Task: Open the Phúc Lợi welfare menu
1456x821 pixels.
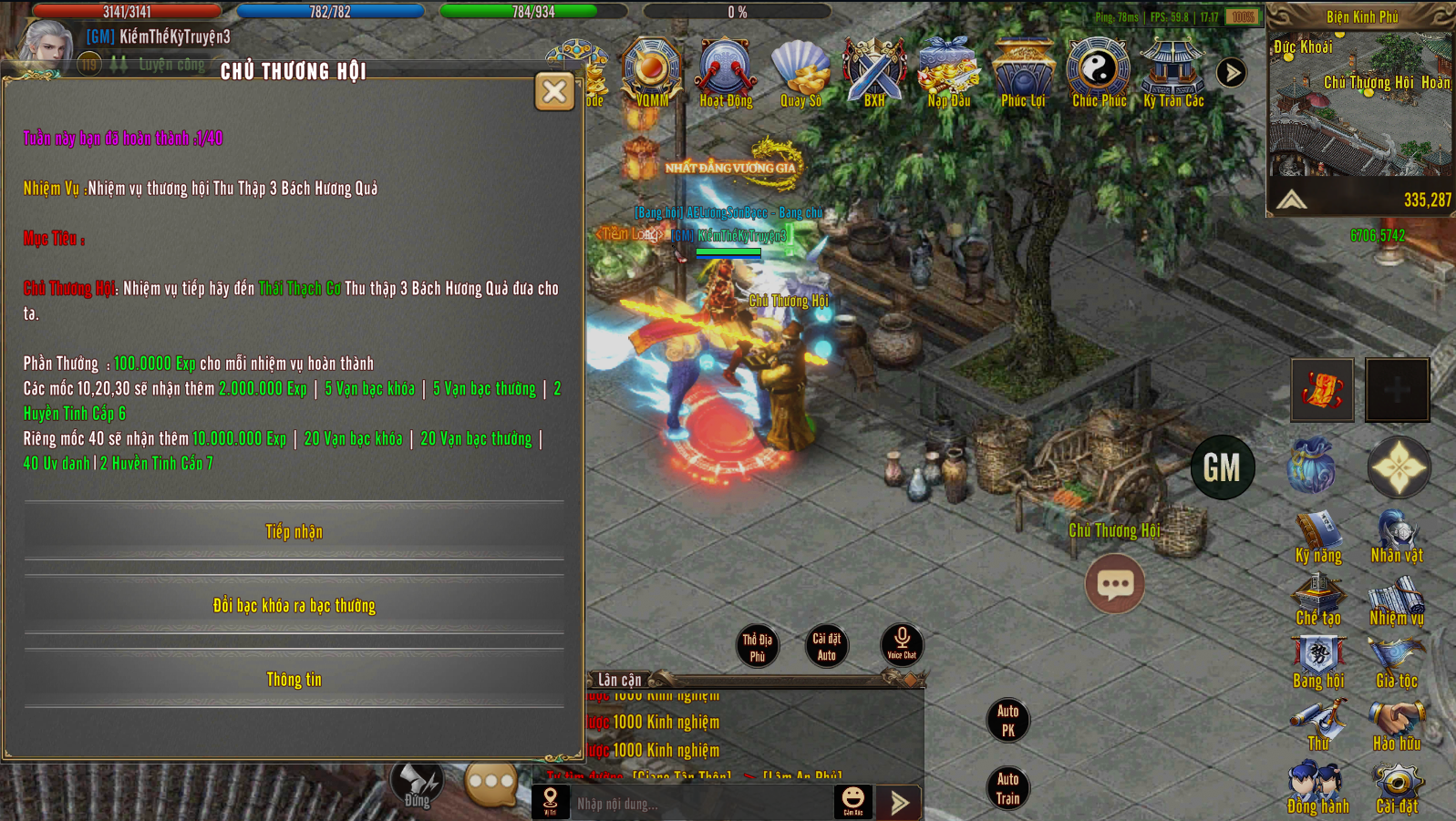Action: [1023, 71]
